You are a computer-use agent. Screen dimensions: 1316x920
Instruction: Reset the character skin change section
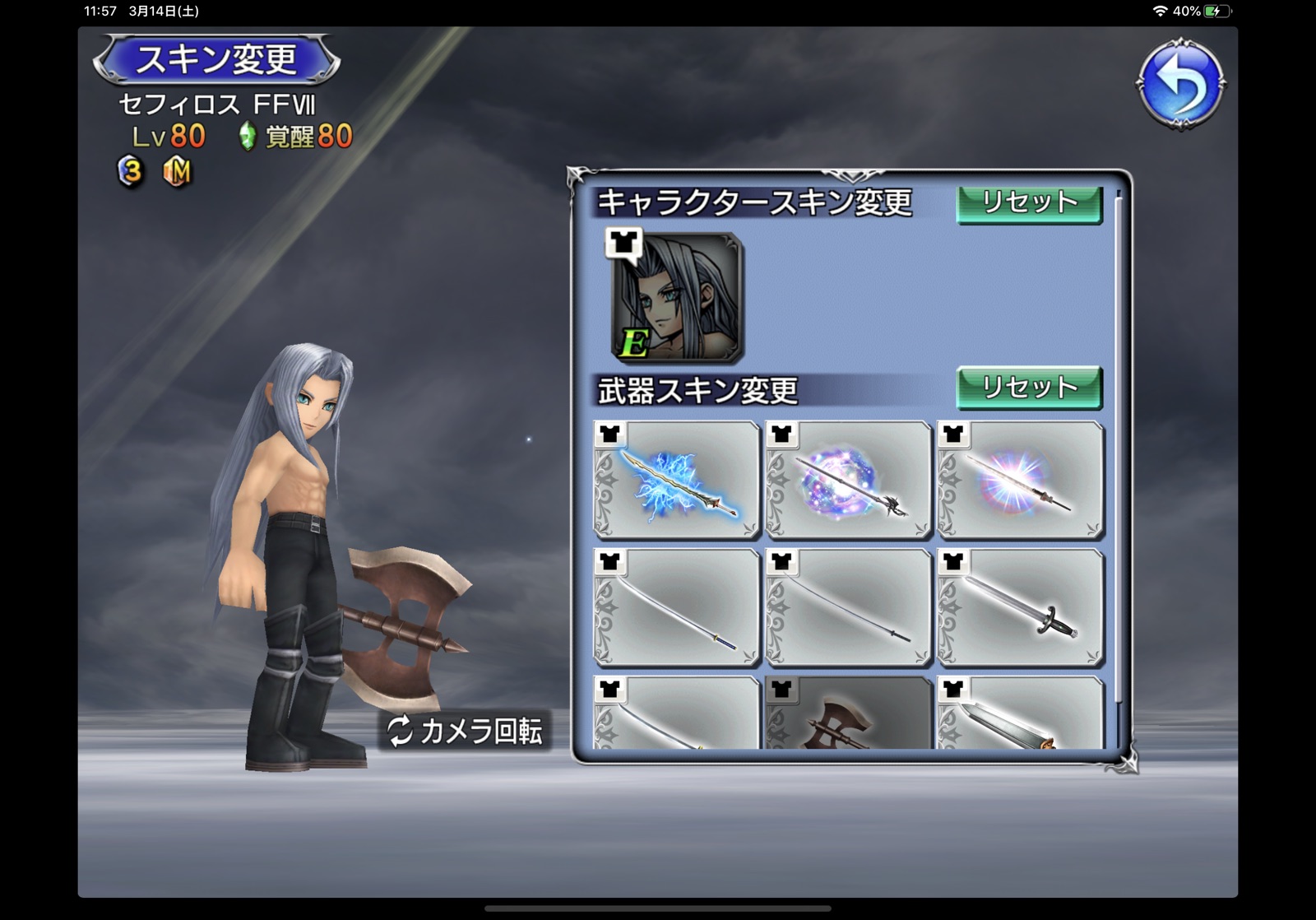click(x=1028, y=203)
